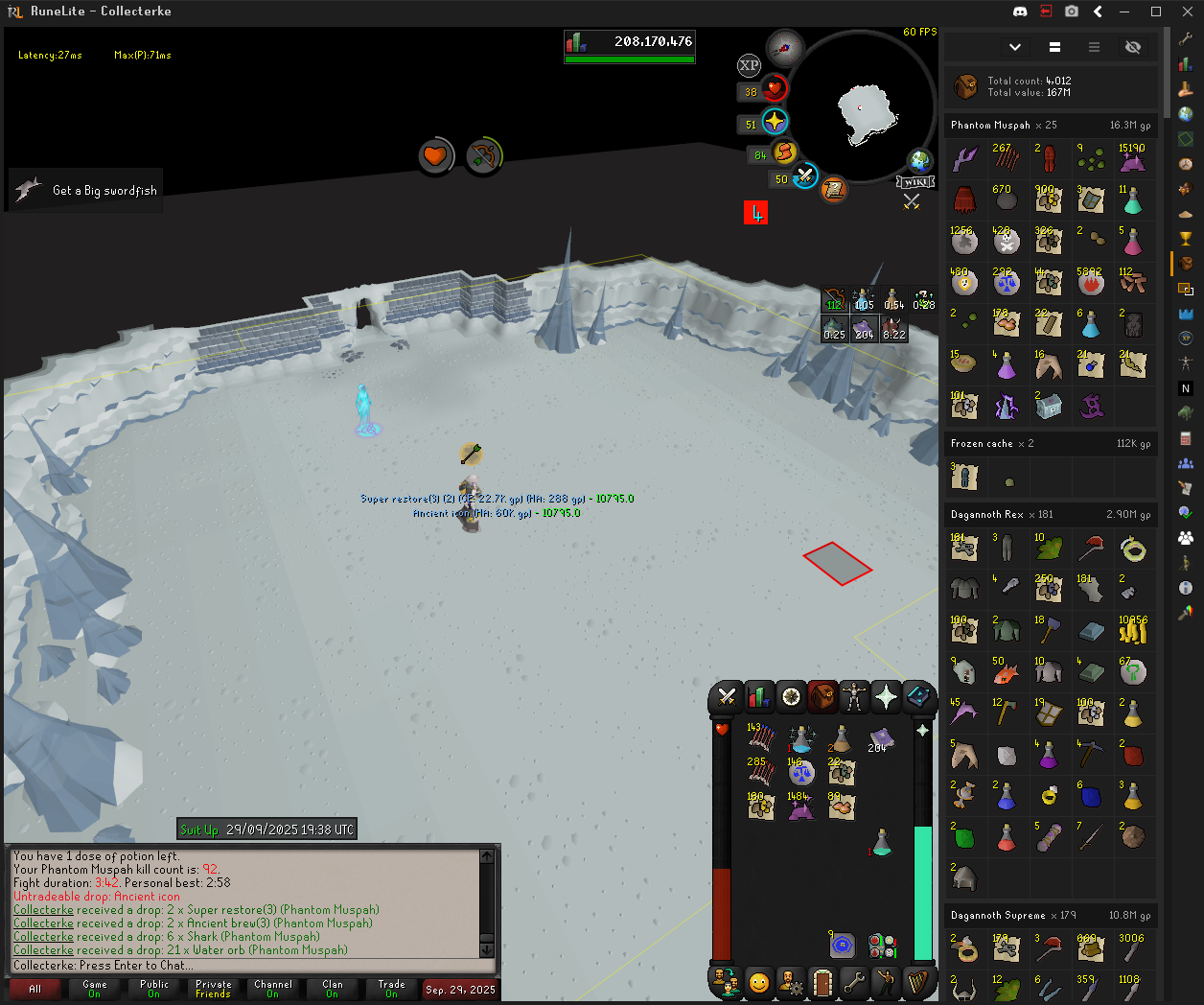
Task: Toggle quick prayers with the prayer orb
Action: coord(775,122)
